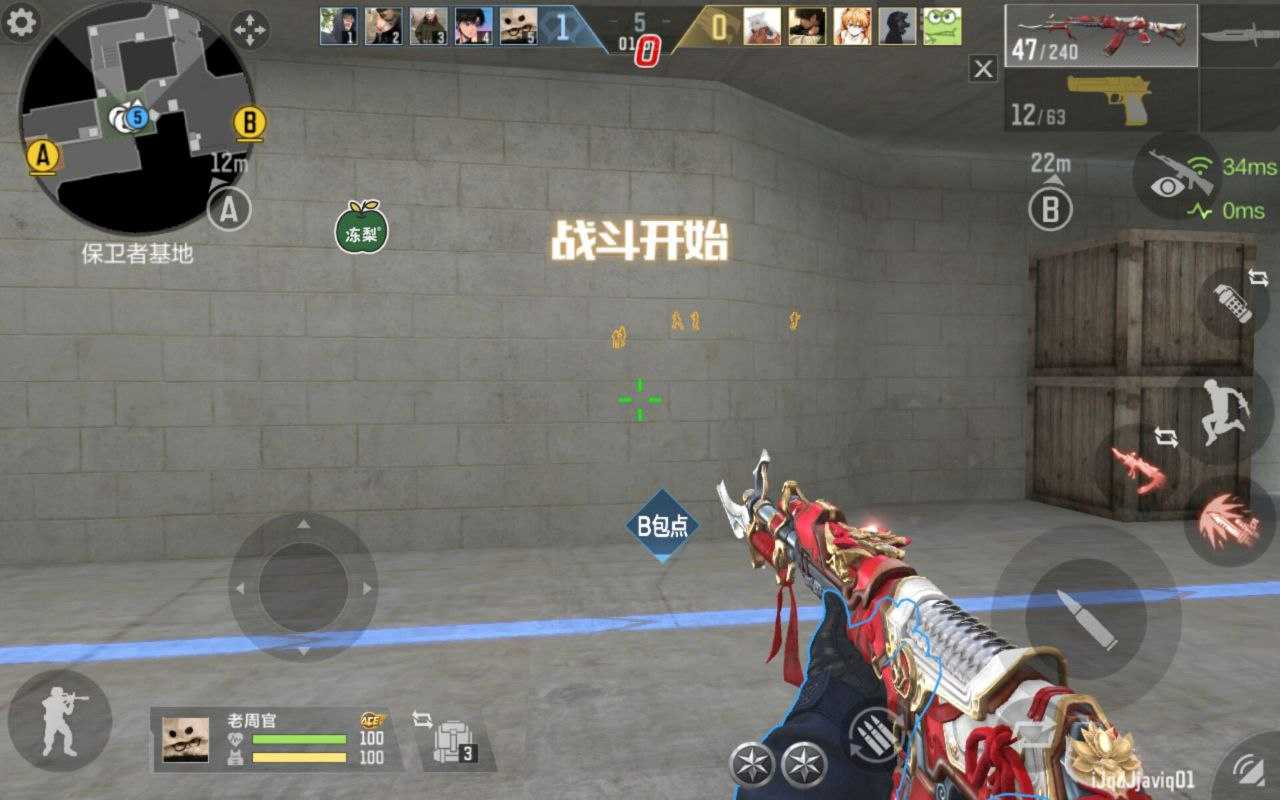Select the red AK-47 primary weapon slot
This screenshot has width=1280, height=800.
(1100, 36)
